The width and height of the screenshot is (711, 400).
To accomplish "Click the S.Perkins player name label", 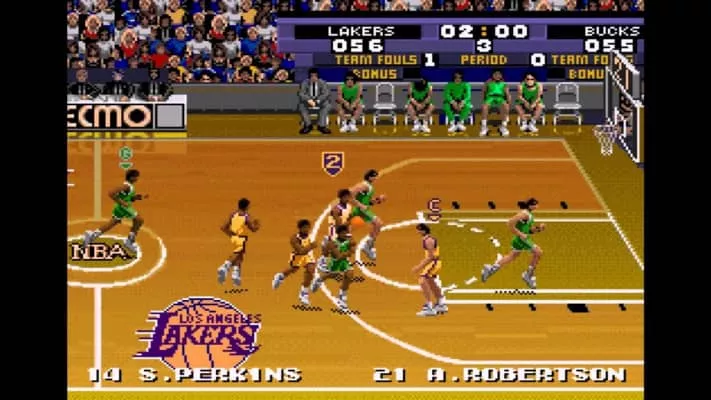I will click(x=195, y=375).
